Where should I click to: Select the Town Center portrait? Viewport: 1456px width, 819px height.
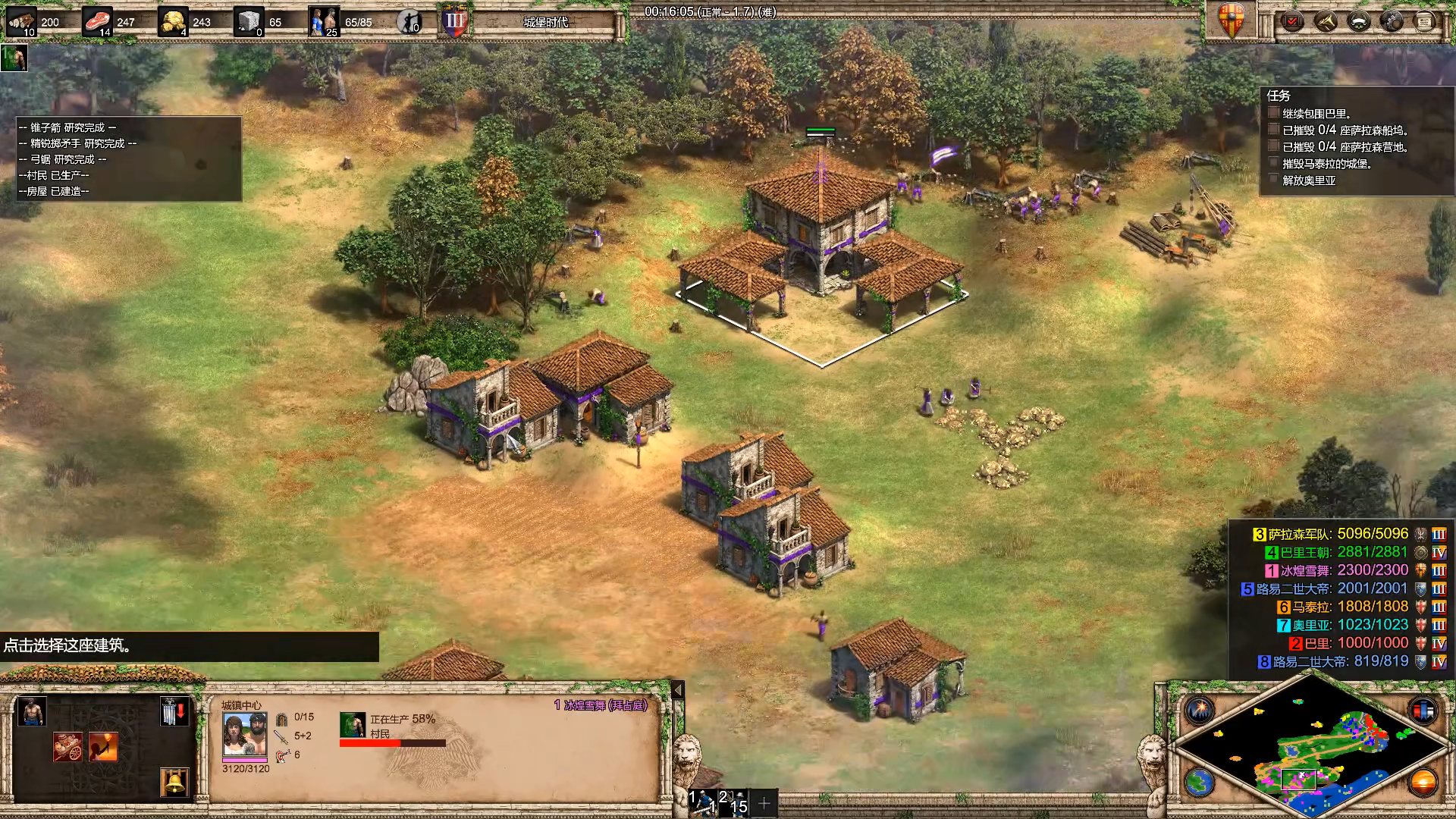244,734
